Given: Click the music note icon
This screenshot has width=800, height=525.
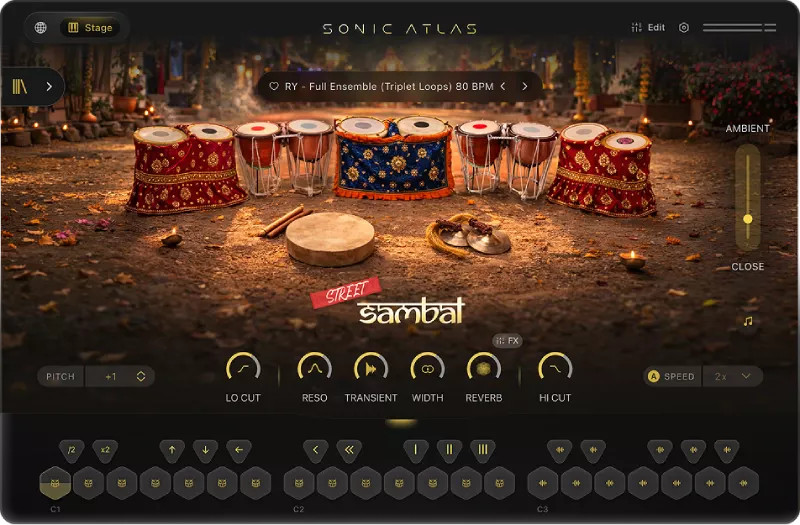Looking at the screenshot, I should pyautogui.click(x=747, y=322).
